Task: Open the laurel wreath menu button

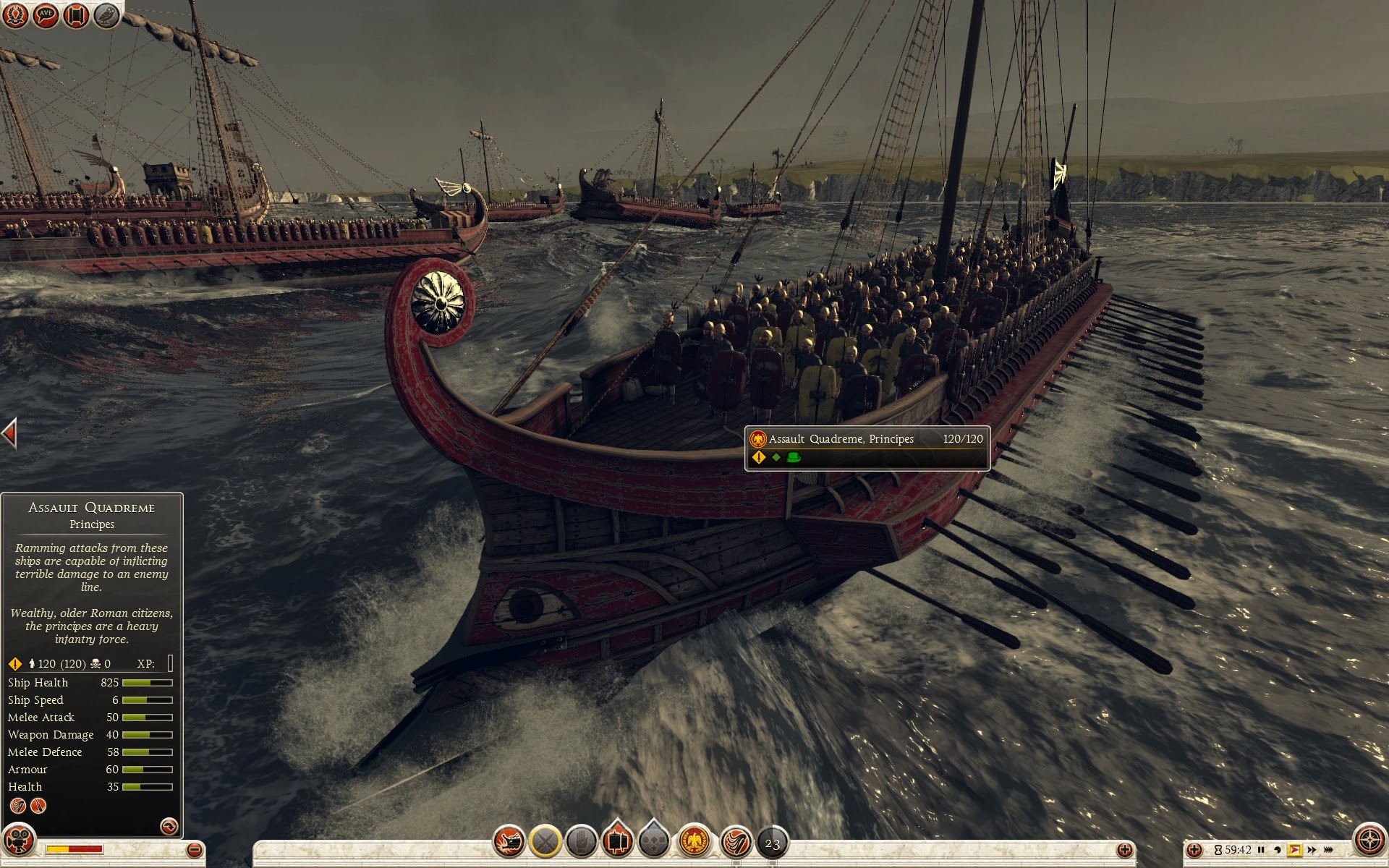Action: [14, 15]
